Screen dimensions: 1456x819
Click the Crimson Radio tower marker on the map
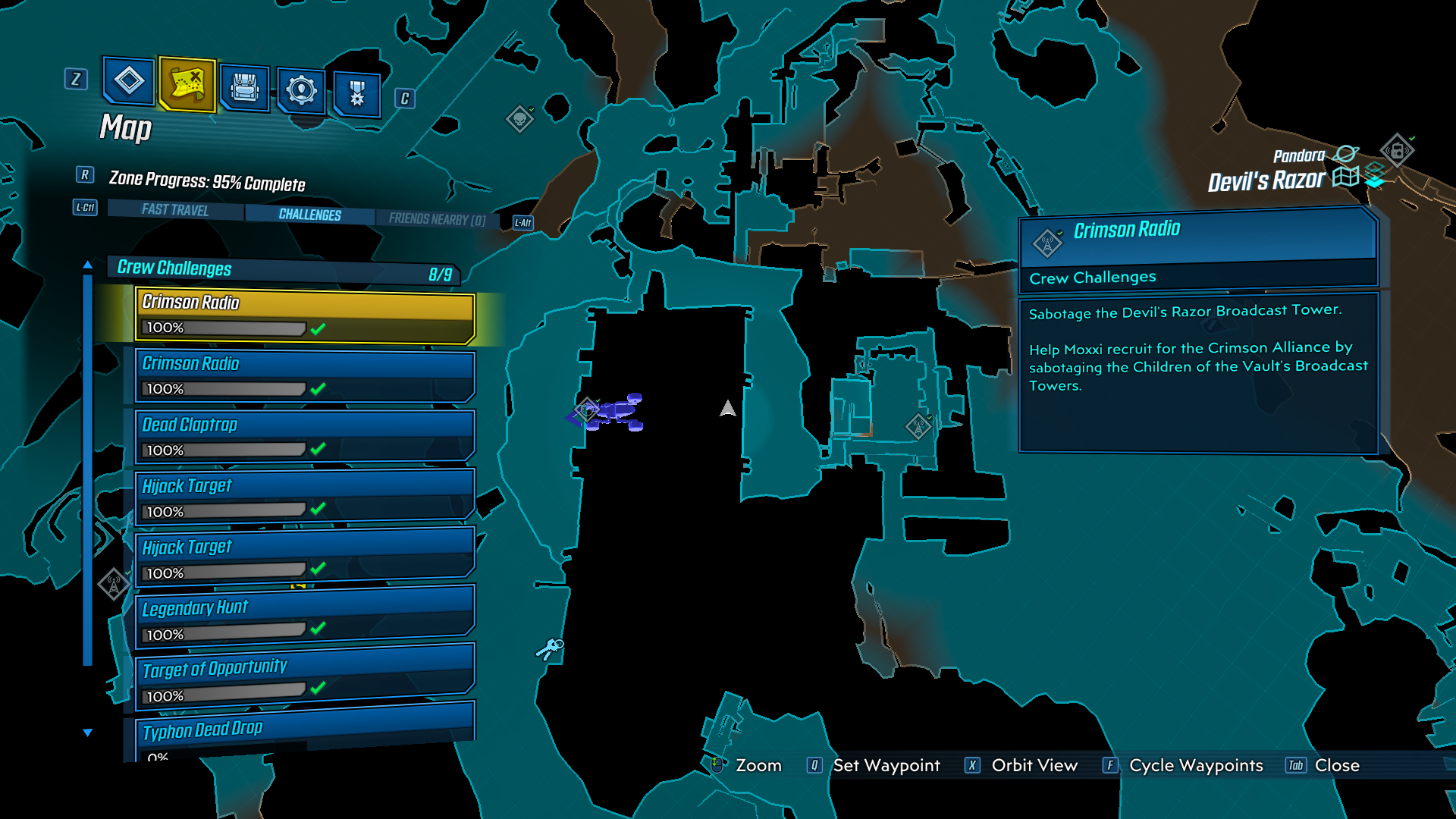point(918,425)
